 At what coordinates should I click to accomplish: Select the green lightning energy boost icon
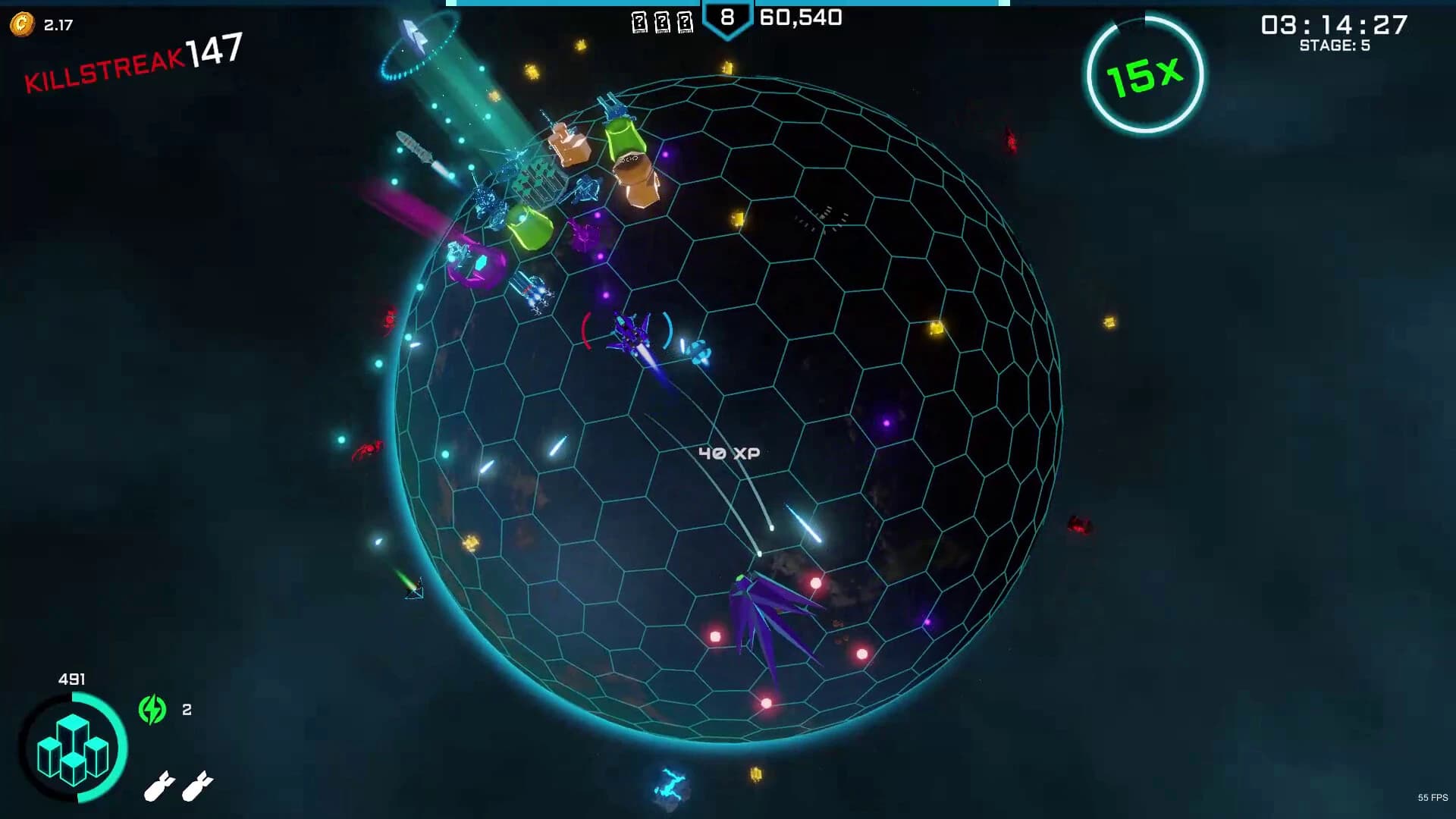tap(152, 710)
